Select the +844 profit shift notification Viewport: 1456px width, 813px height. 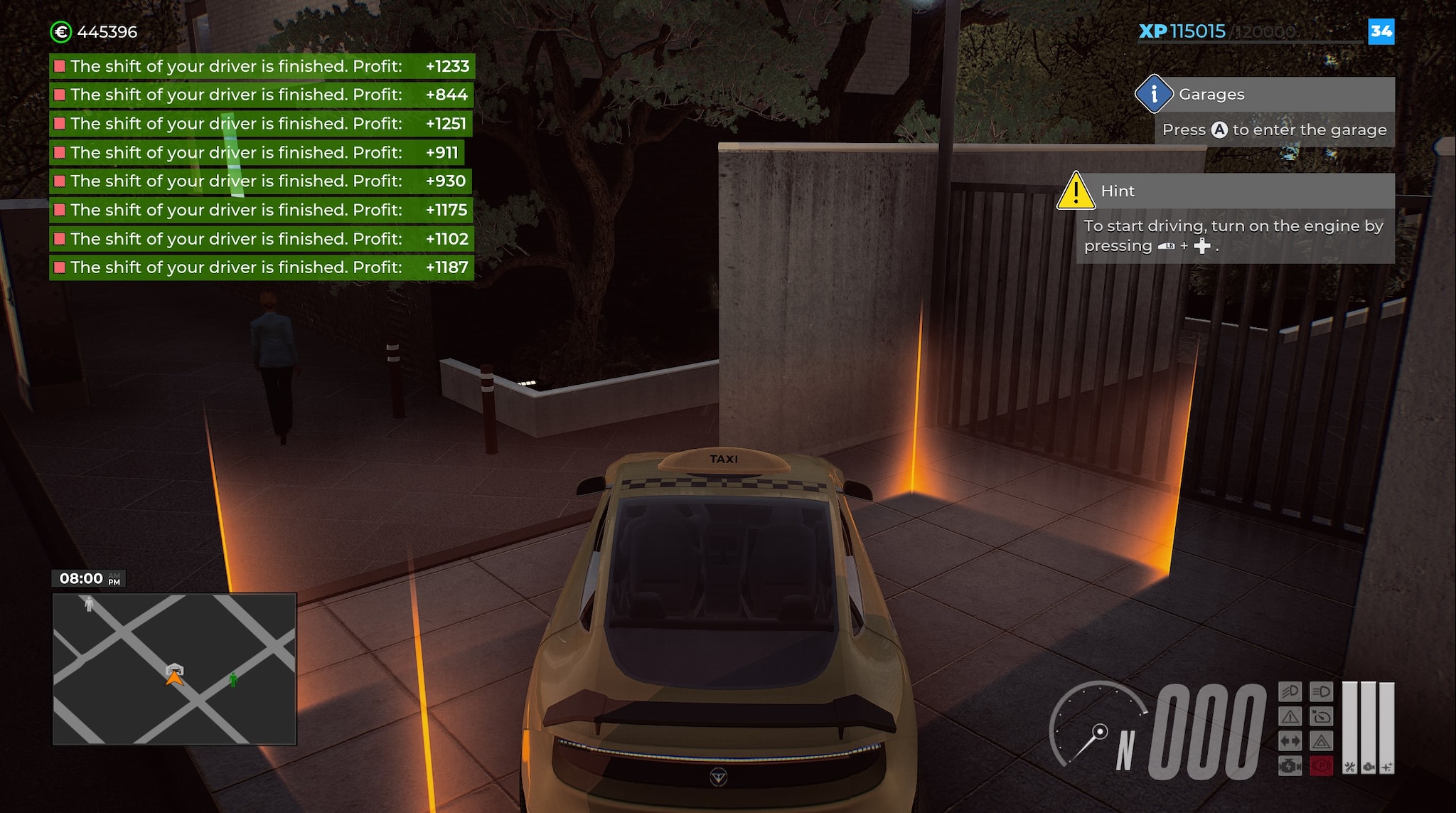point(262,95)
